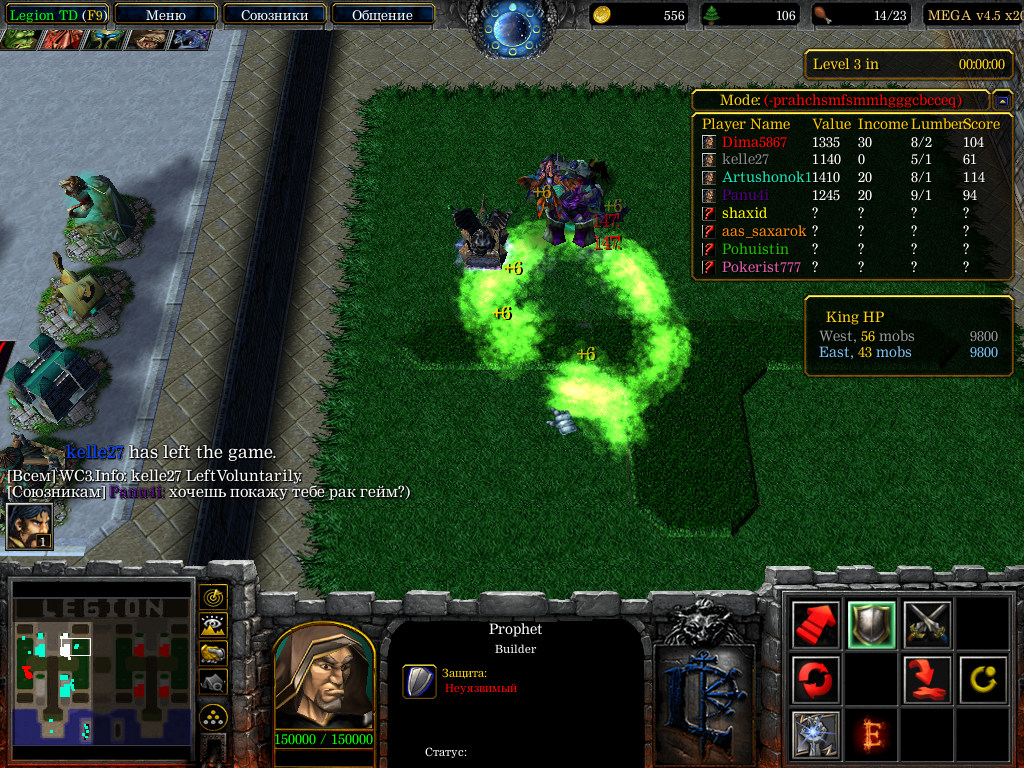Collapse the multiboard with the arrow button

pos(1001,101)
